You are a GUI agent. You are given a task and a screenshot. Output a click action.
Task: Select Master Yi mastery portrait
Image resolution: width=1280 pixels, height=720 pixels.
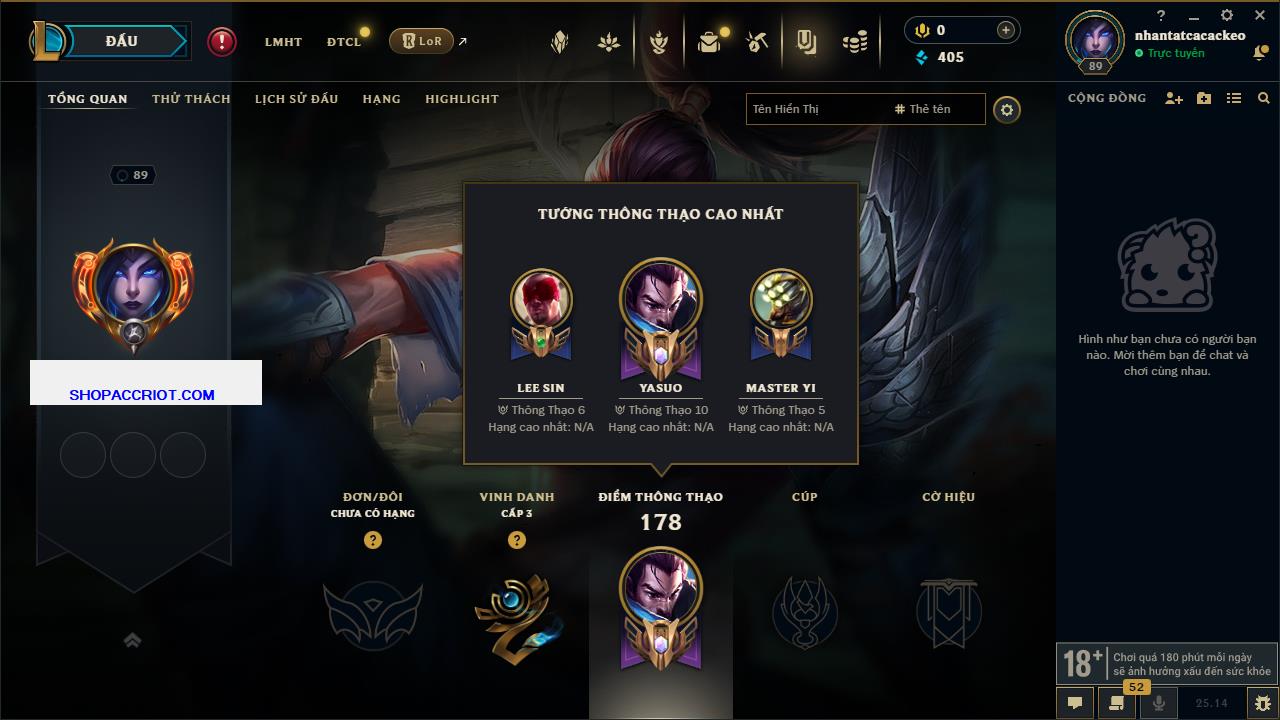(x=780, y=299)
